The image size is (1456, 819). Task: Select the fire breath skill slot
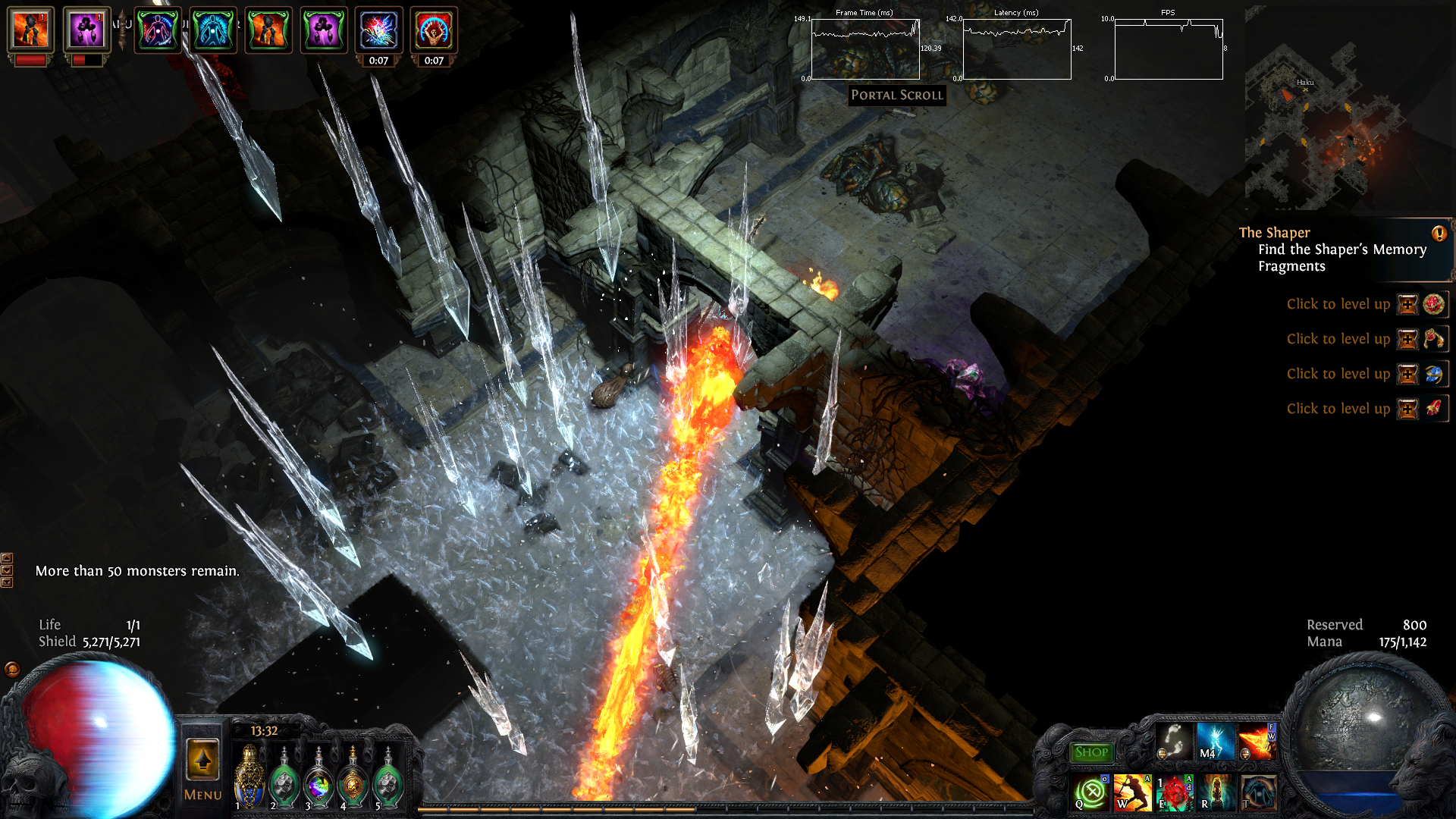tap(1257, 742)
